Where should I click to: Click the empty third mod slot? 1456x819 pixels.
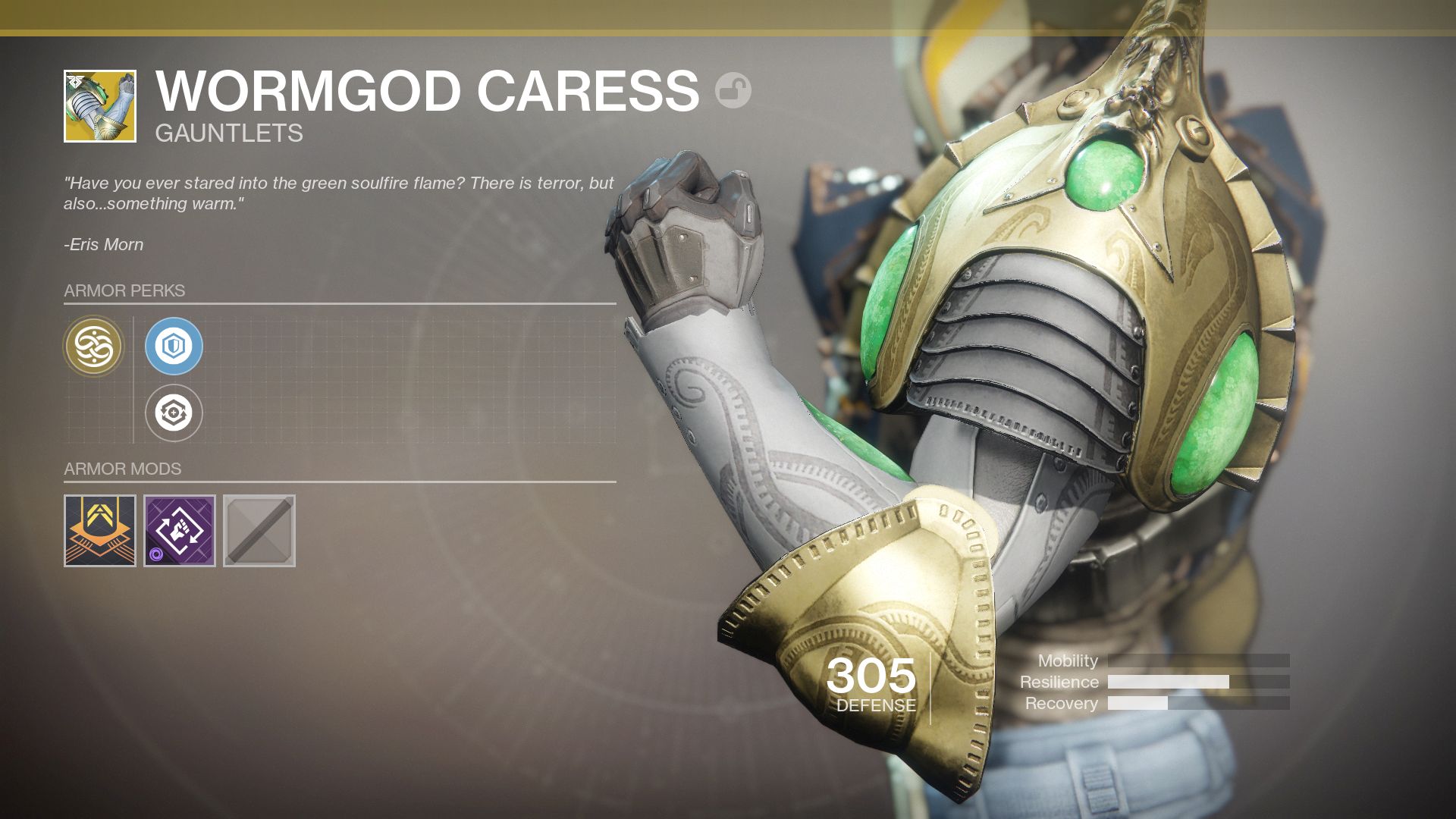[x=258, y=531]
